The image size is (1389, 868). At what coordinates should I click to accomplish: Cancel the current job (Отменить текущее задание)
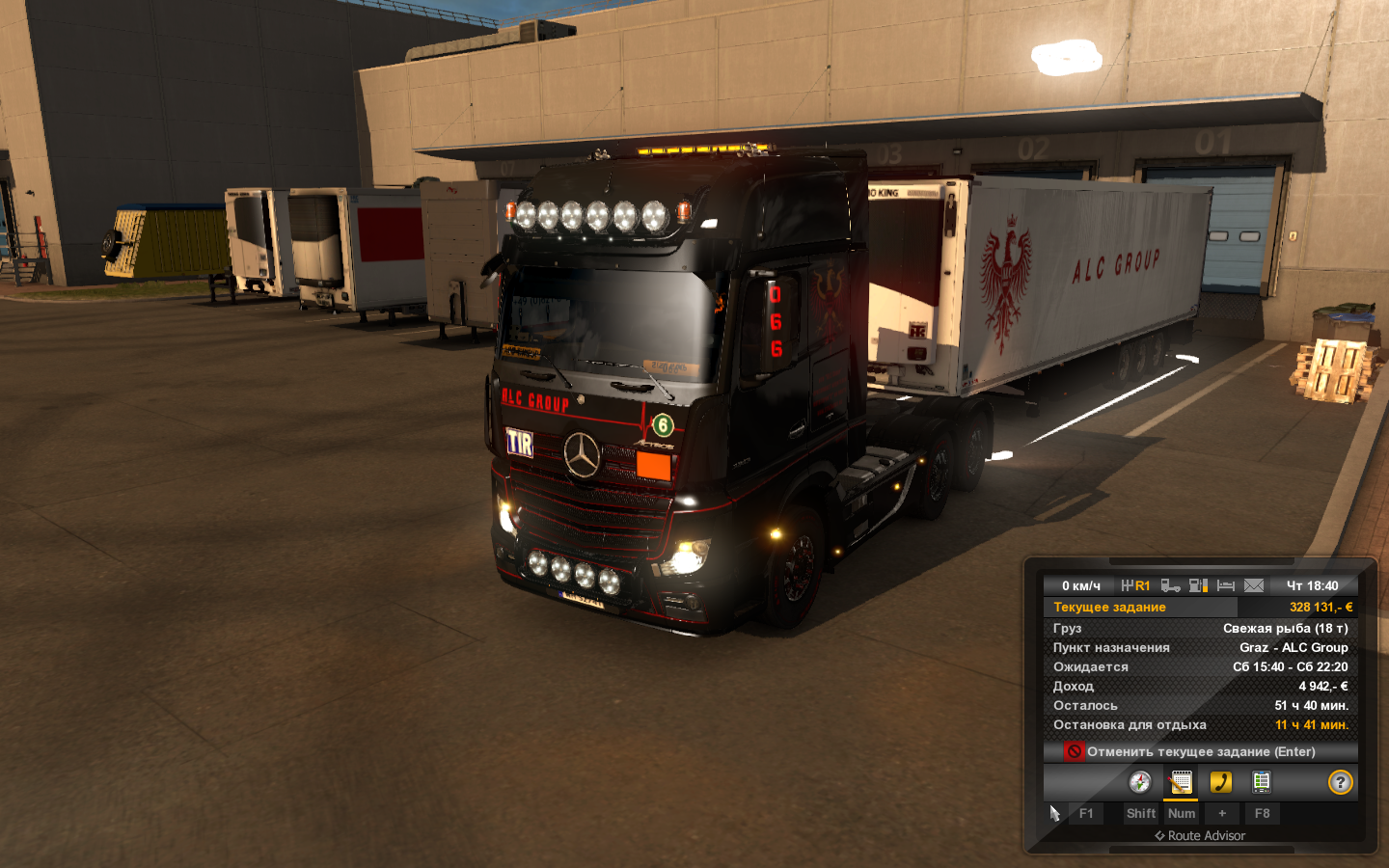click(x=1200, y=751)
